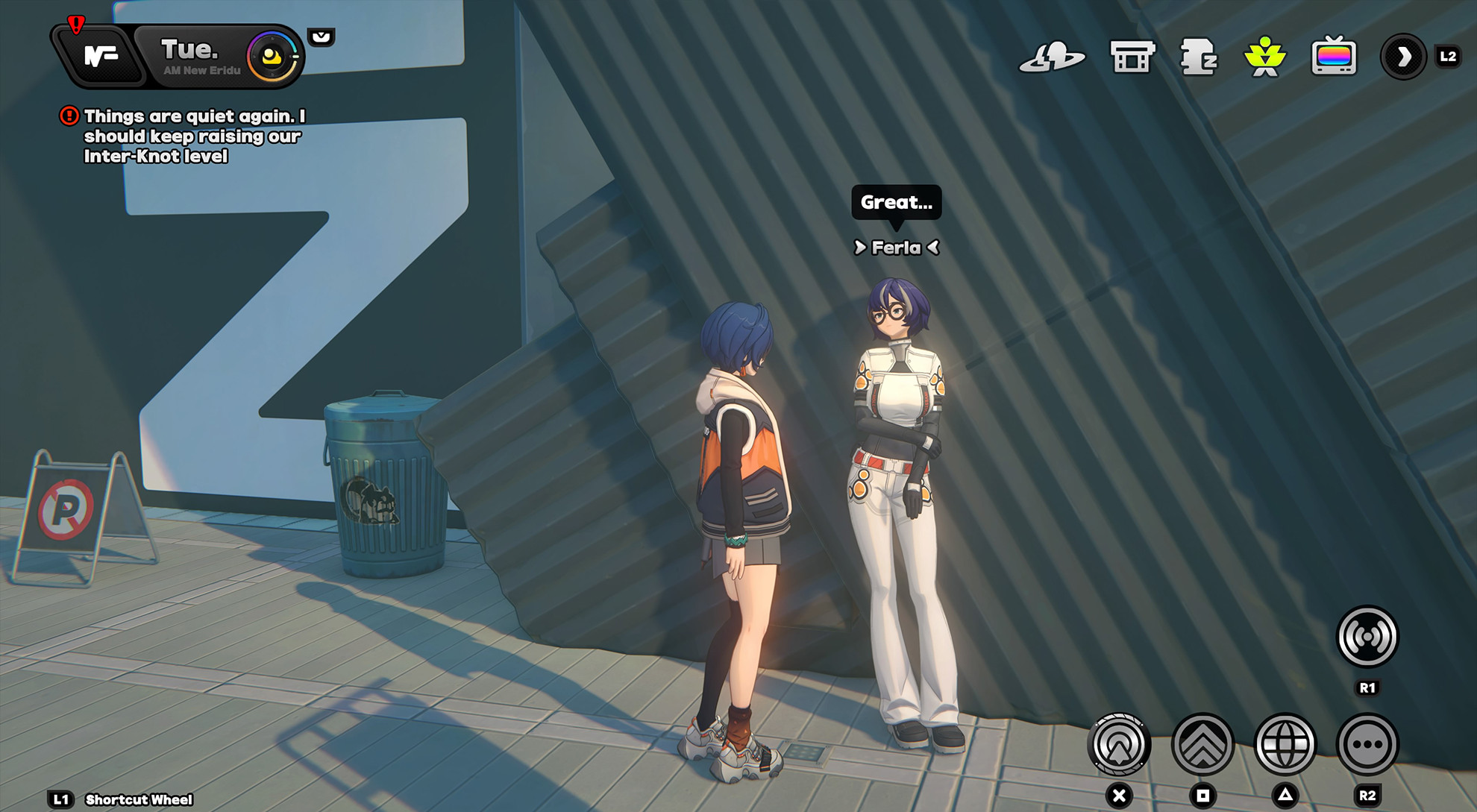The width and height of the screenshot is (1477, 812).
Task: Open the yellow-green figure icon
Action: click(1265, 57)
